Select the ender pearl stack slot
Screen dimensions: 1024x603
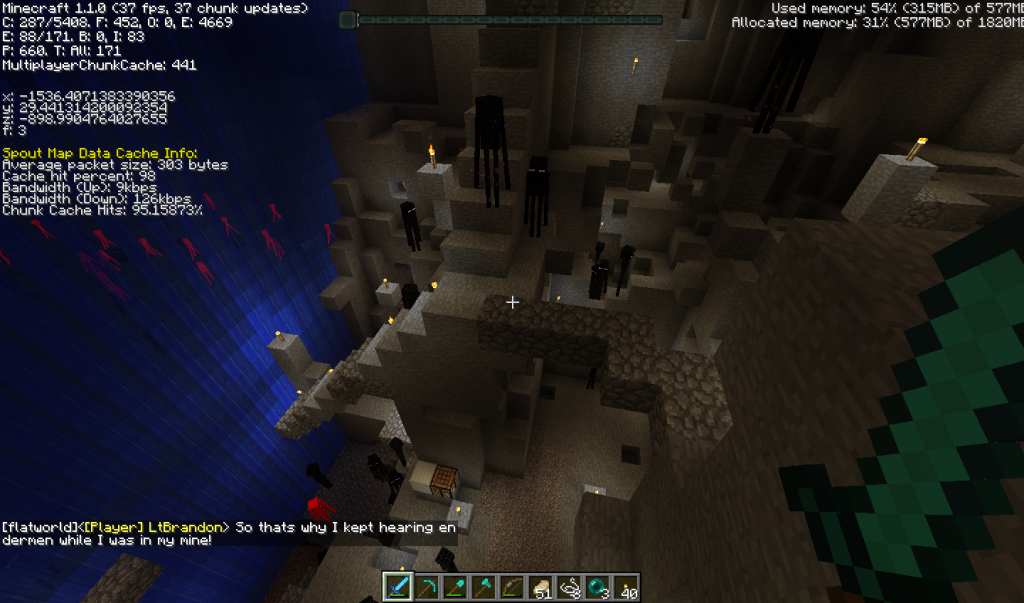coord(597,587)
